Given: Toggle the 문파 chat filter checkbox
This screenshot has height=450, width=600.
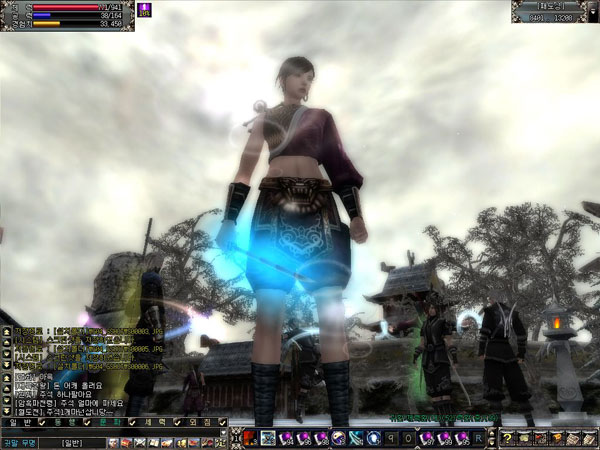Looking at the screenshot, I should click(131, 423).
